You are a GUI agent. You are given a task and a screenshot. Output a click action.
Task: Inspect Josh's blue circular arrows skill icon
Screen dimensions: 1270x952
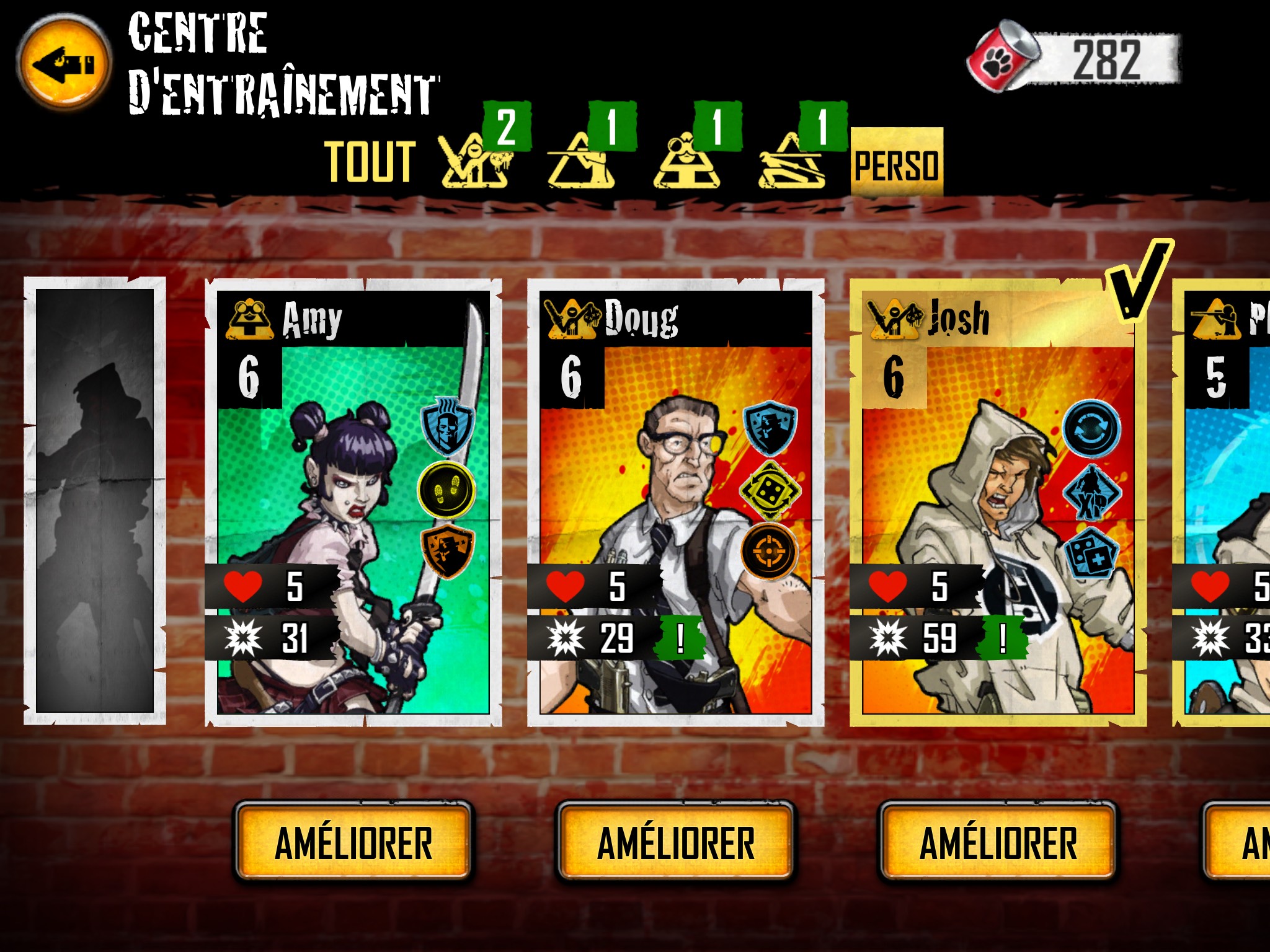click(1091, 429)
